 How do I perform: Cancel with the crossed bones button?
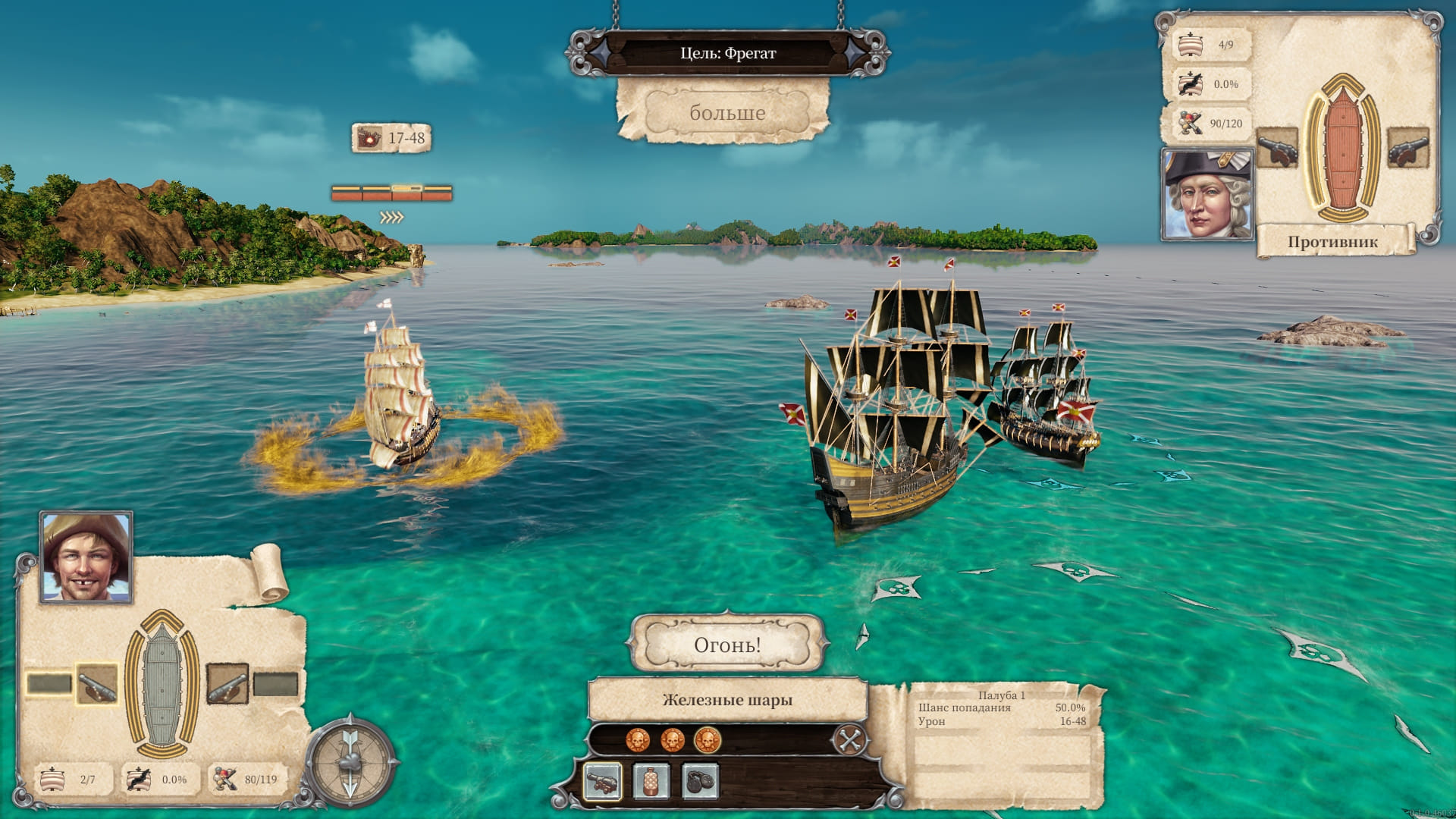849,739
